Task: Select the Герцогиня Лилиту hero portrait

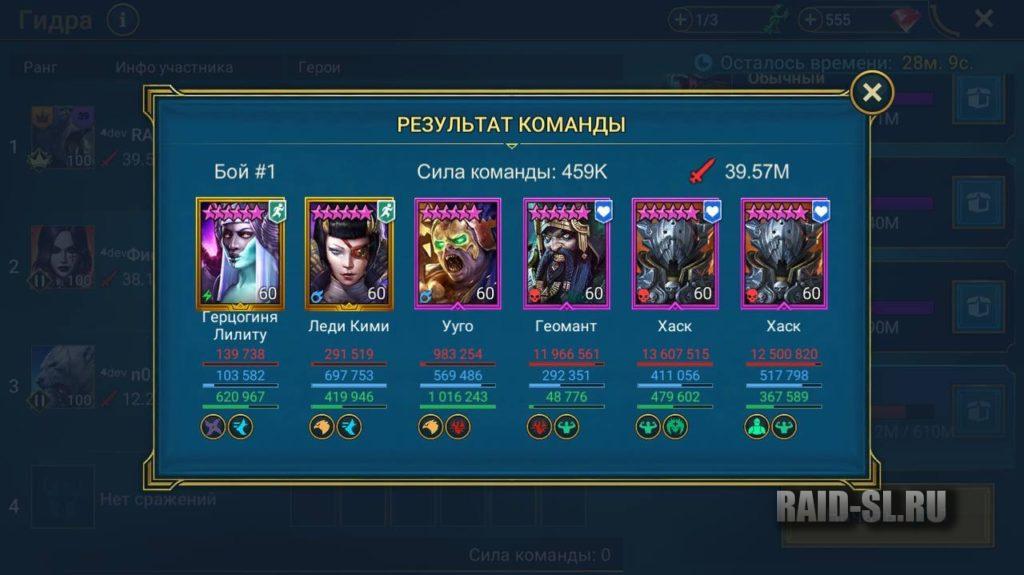Action: tap(240, 252)
